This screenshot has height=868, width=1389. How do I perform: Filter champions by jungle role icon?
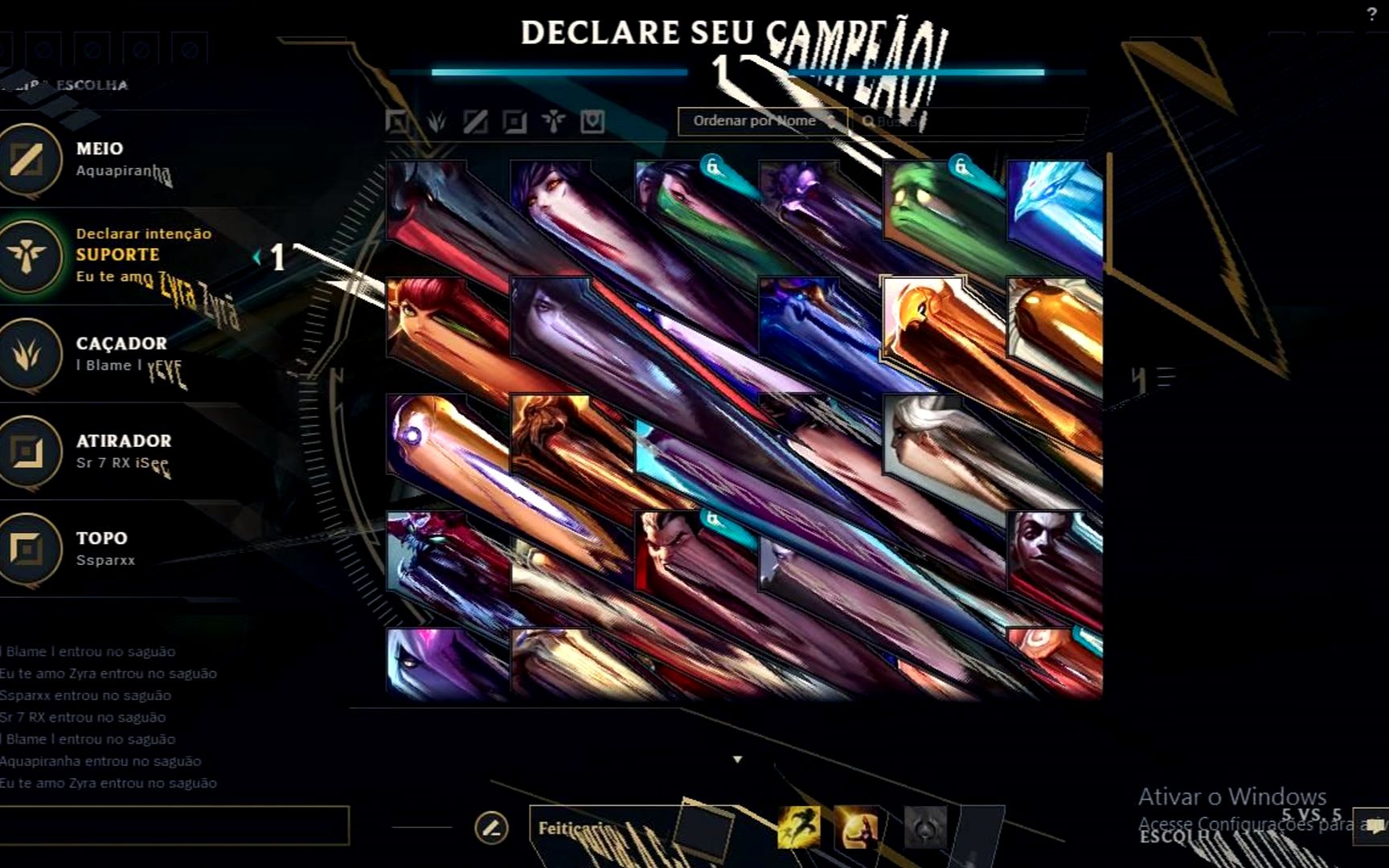pyautogui.click(x=436, y=121)
